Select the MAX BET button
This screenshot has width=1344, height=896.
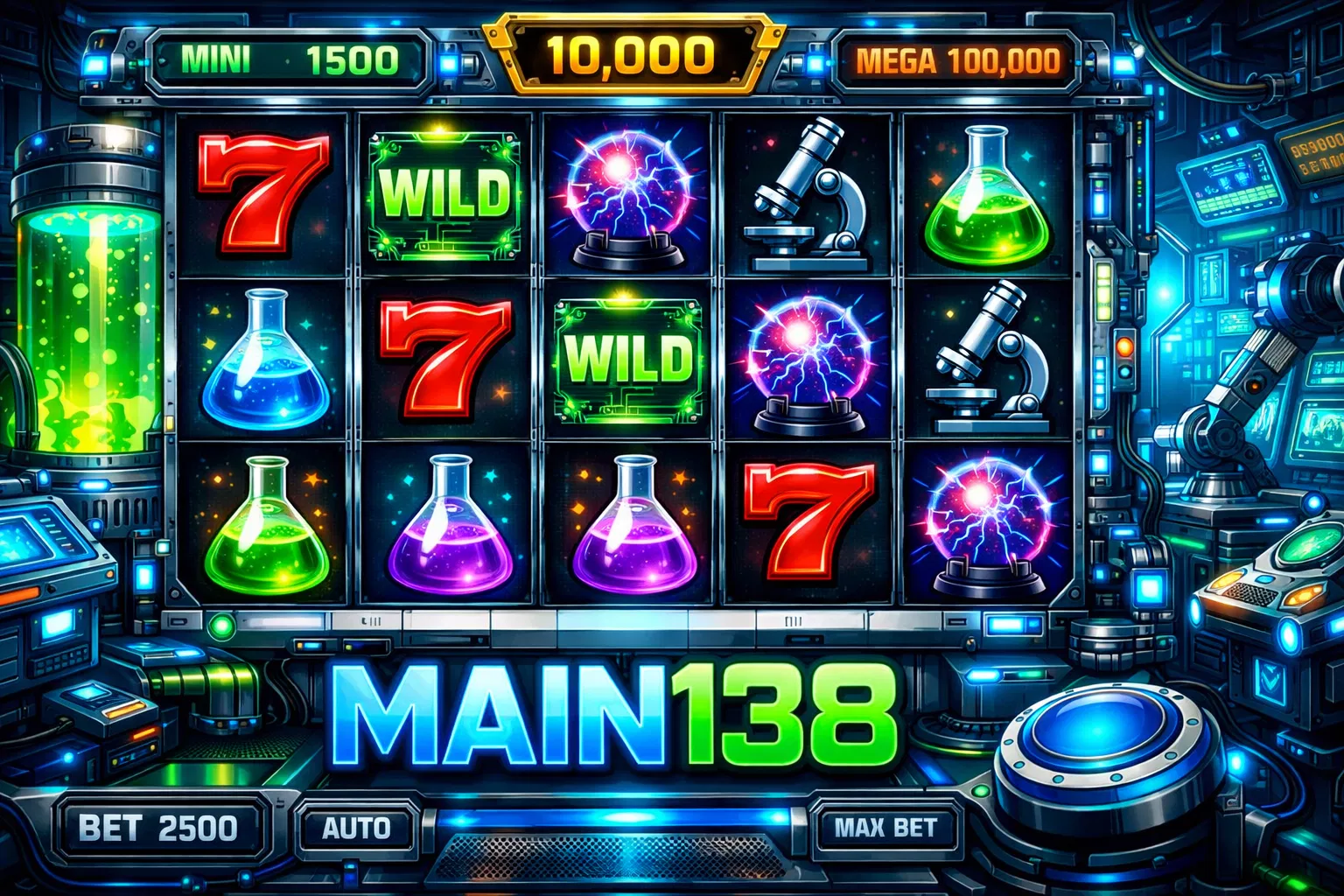click(x=885, y=828)
